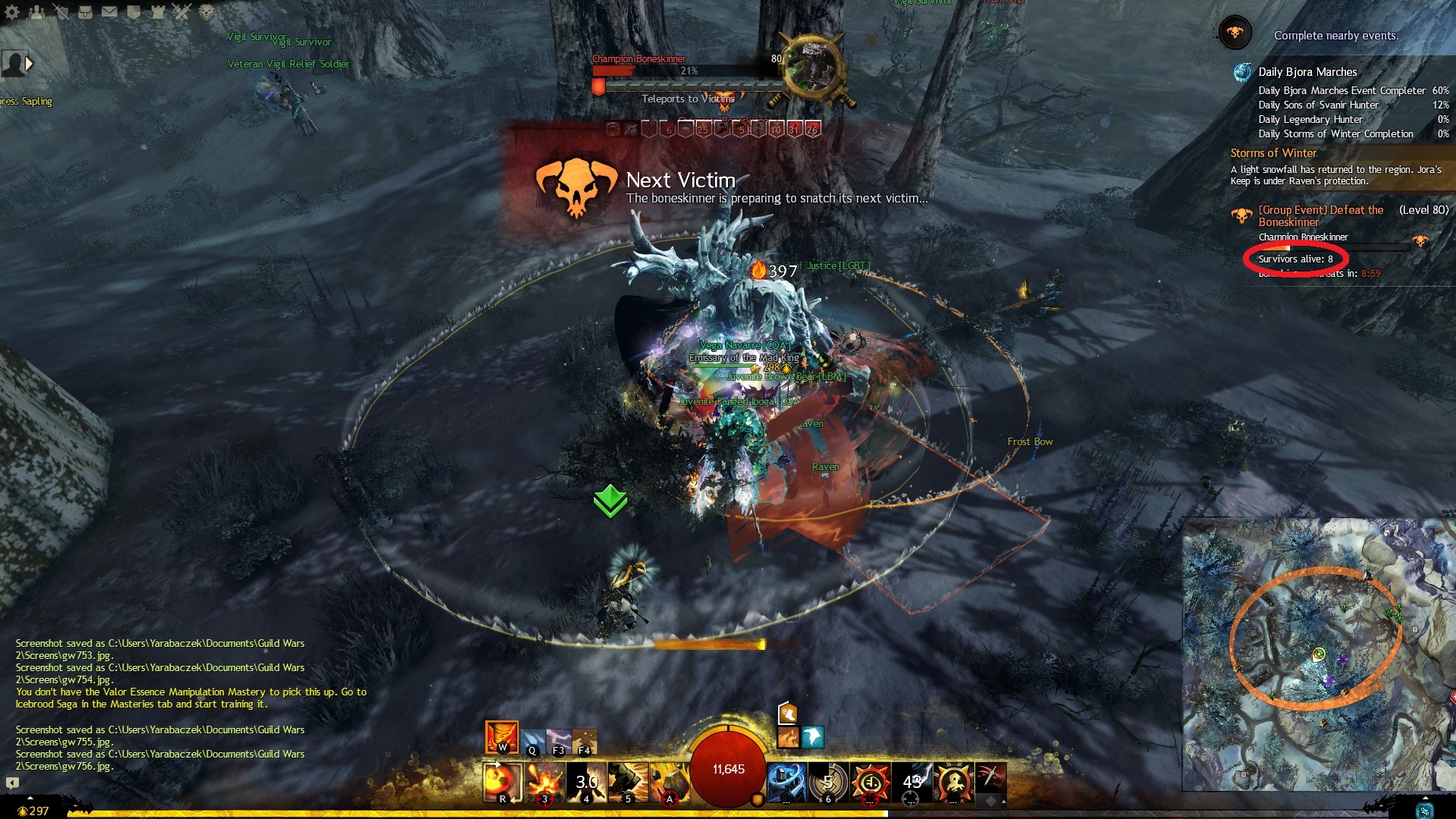Open the mail envelope icon
Viewport: 1456px width, 819px height.
pos(109,11)
